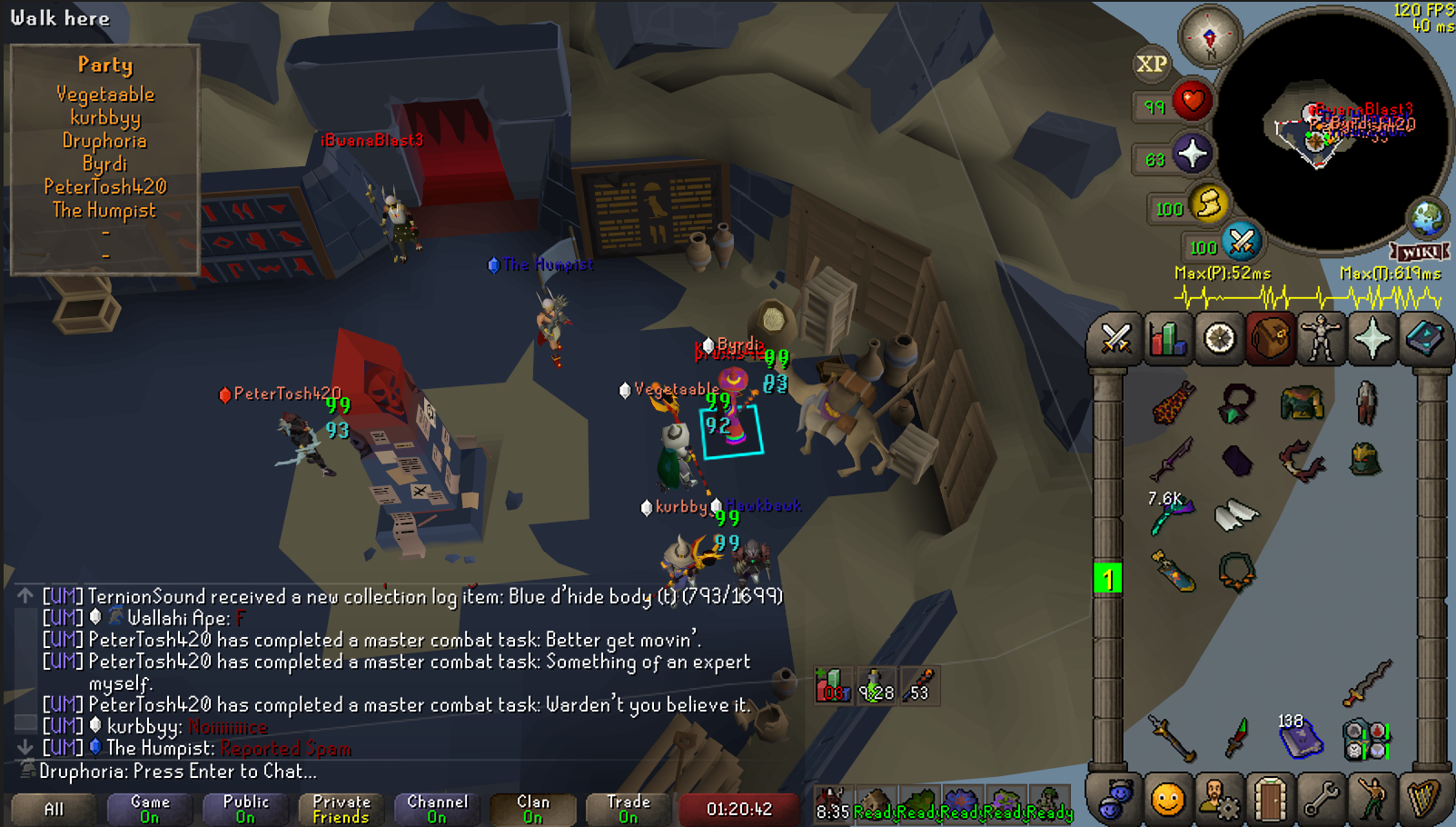Open the Combat Options tab

coord(1115,340)
